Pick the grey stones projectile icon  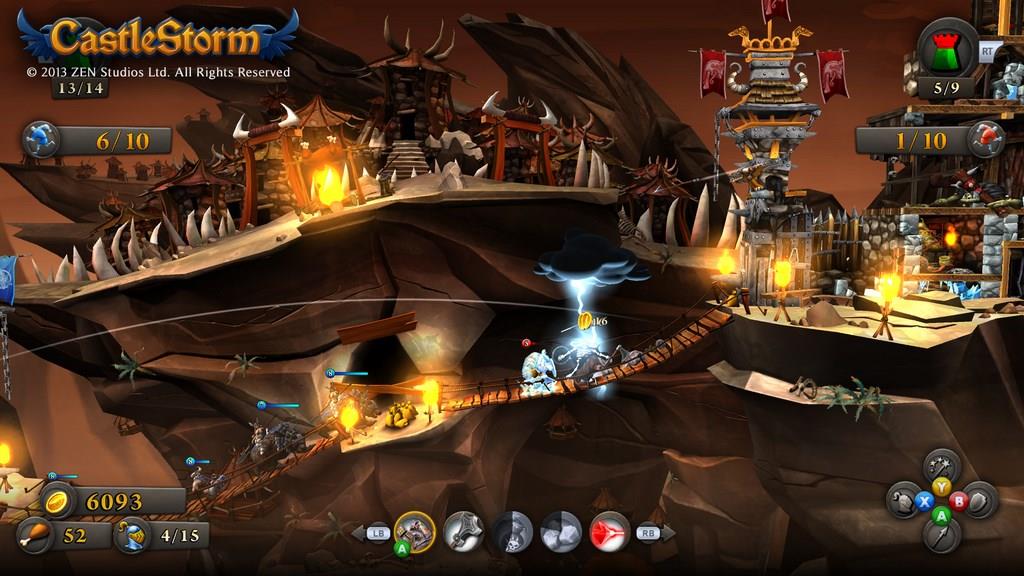[x=561, y=531]
